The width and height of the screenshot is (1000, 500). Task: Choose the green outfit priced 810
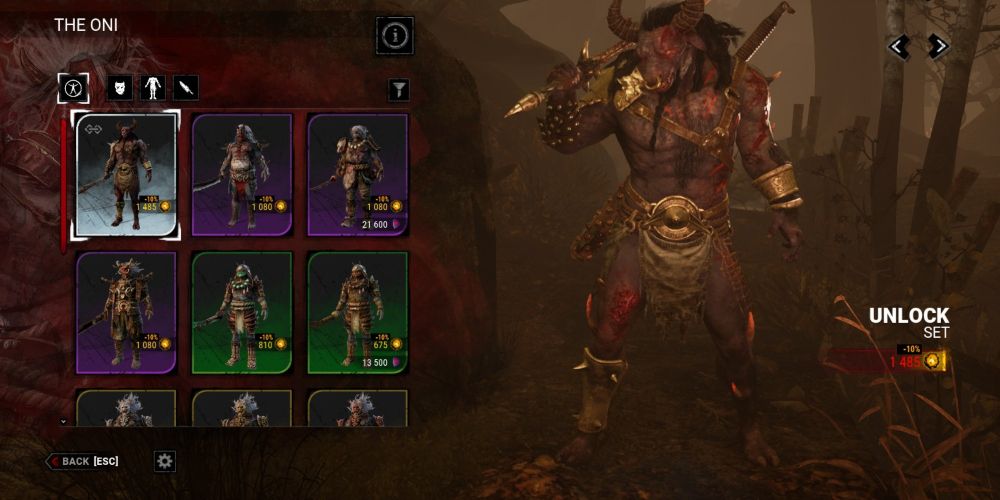click(x=241, y=312)
